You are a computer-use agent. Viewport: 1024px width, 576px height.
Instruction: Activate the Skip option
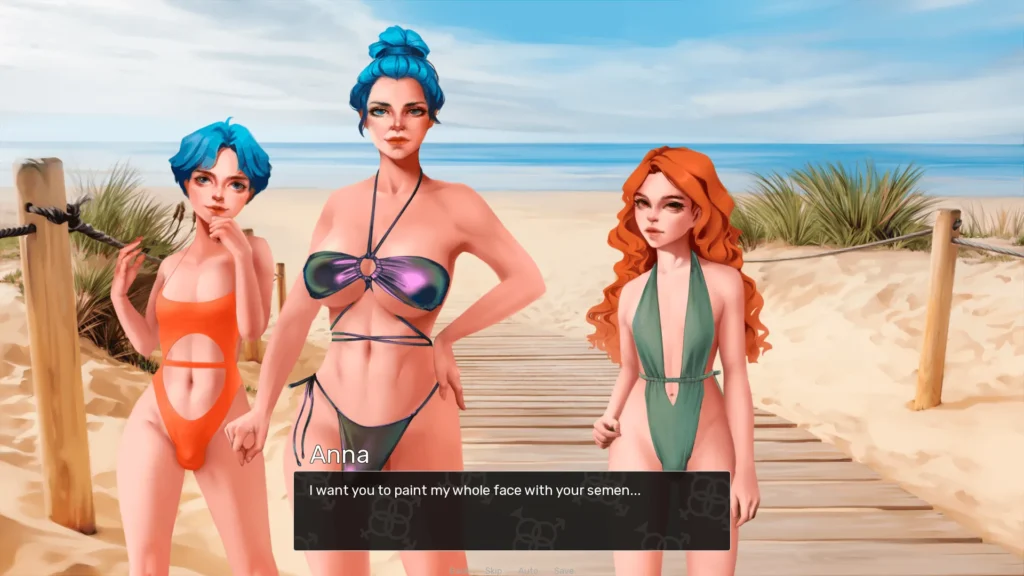pyautogui.click(x=492, y=570)
